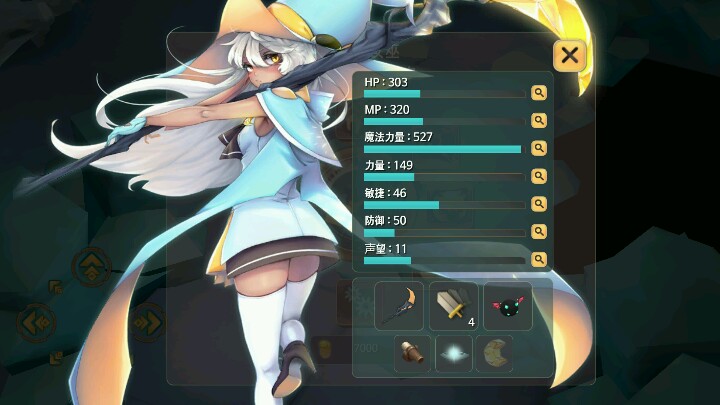Show details for the 敏捷 stat

coord(539,204)
